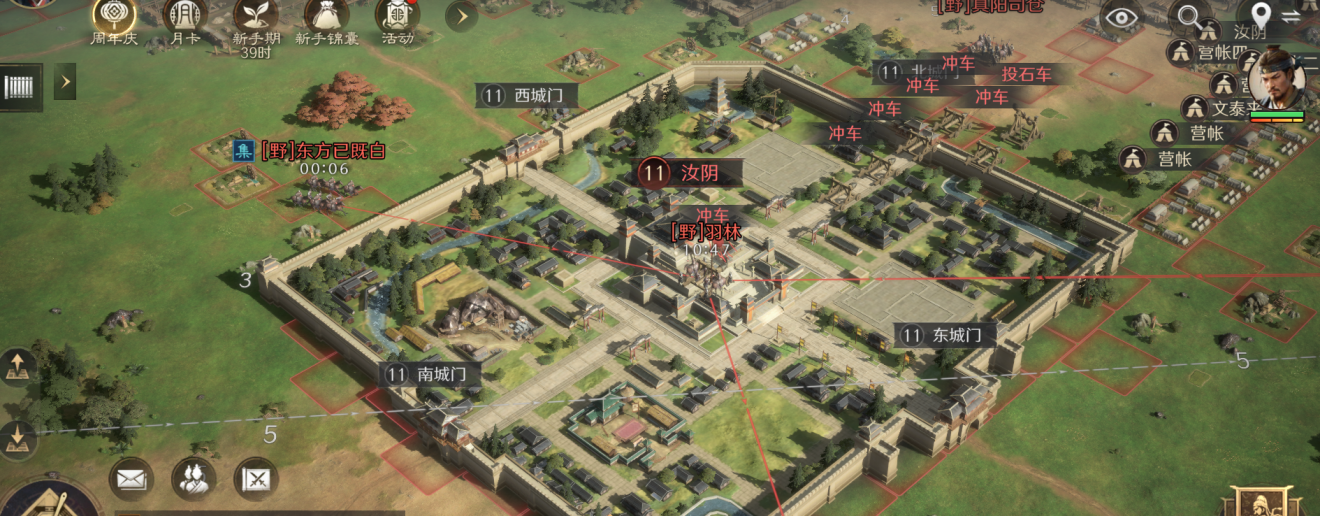This screenshot has height=516, width=1320.
Task: Toggle the eye visibility icon
Action: 1121,17
